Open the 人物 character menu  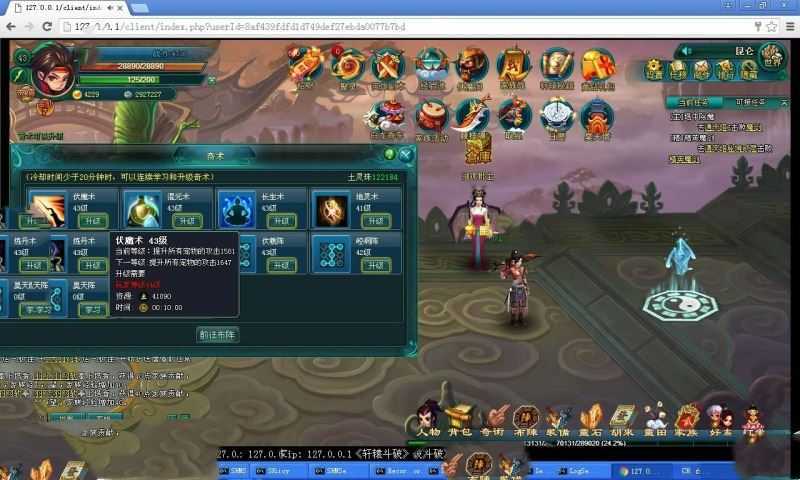click(x=430, y=418)
